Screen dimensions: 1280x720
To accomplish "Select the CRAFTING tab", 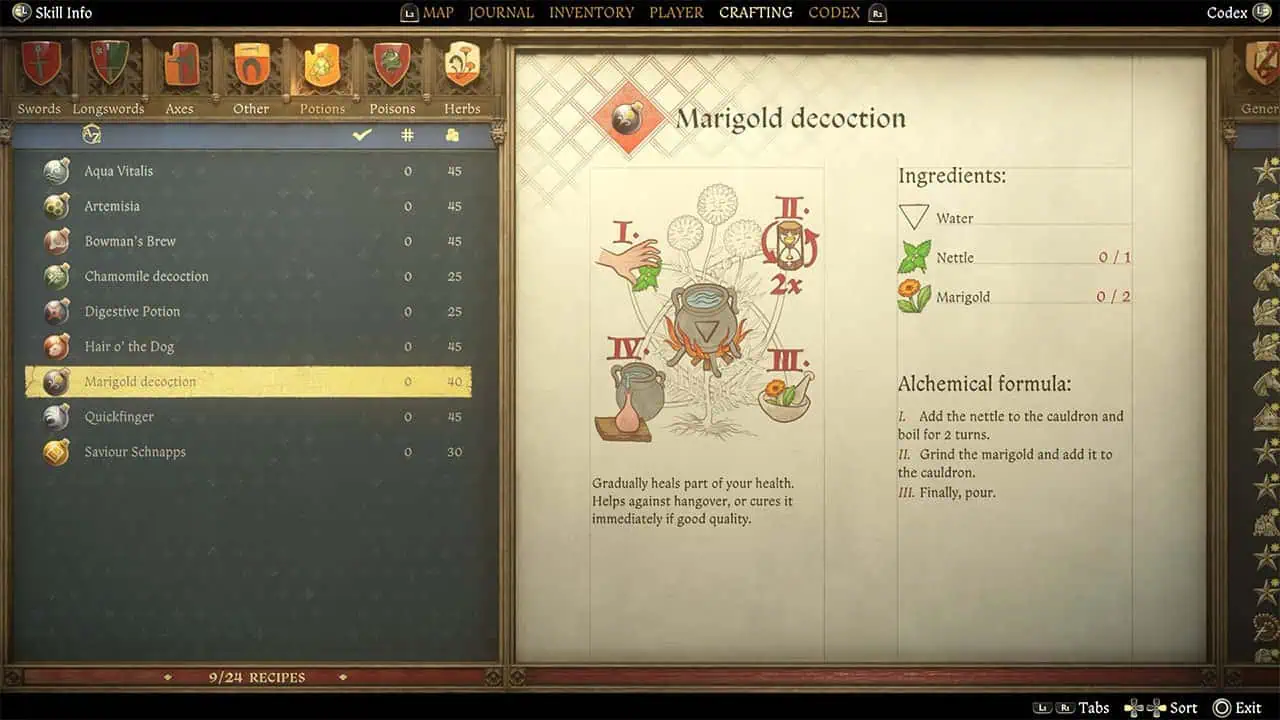I will click(755, 13).
